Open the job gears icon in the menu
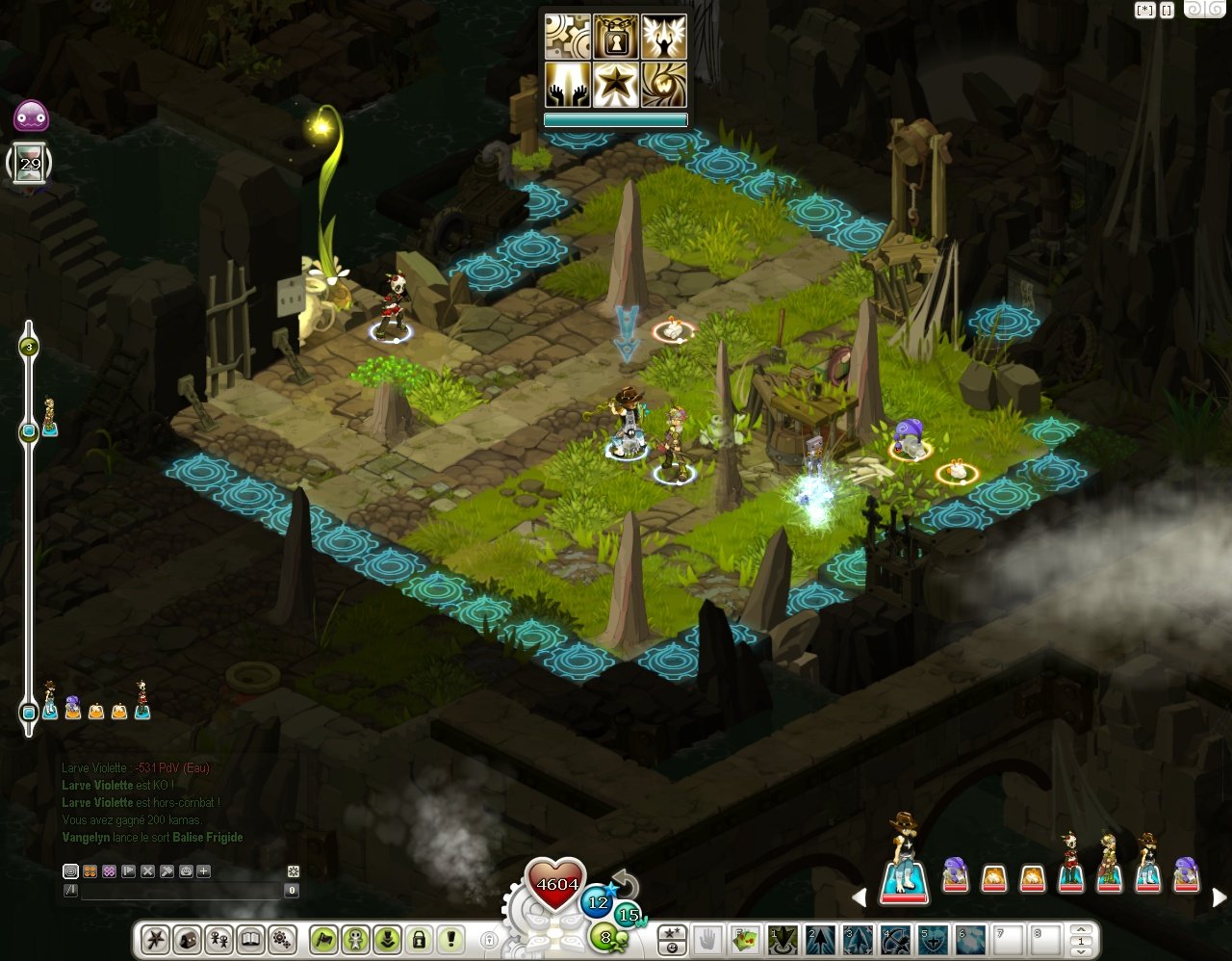The image size is (1232, 961). point(283,942)
